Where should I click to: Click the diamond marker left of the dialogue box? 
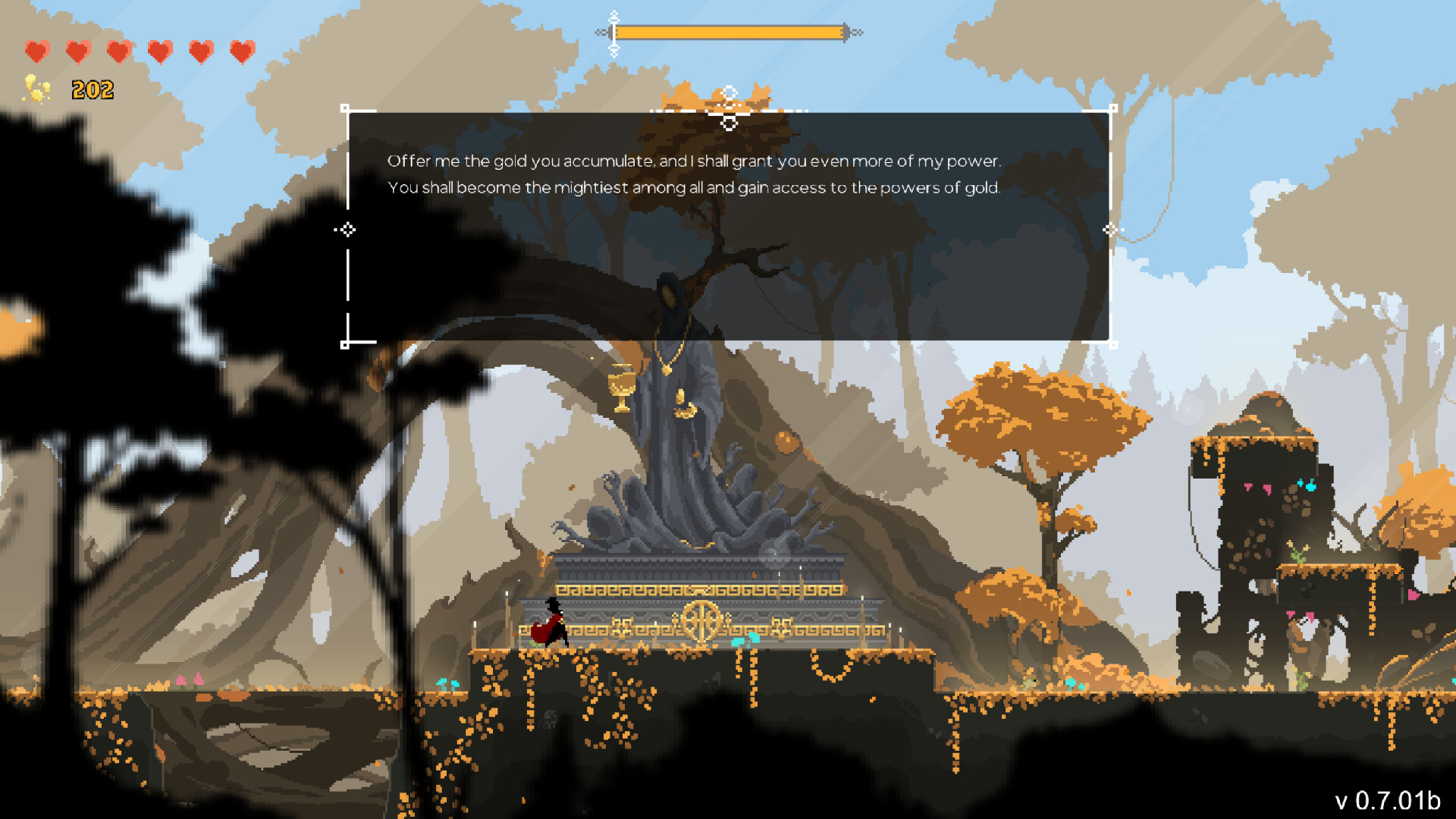[x=347, y=229]
